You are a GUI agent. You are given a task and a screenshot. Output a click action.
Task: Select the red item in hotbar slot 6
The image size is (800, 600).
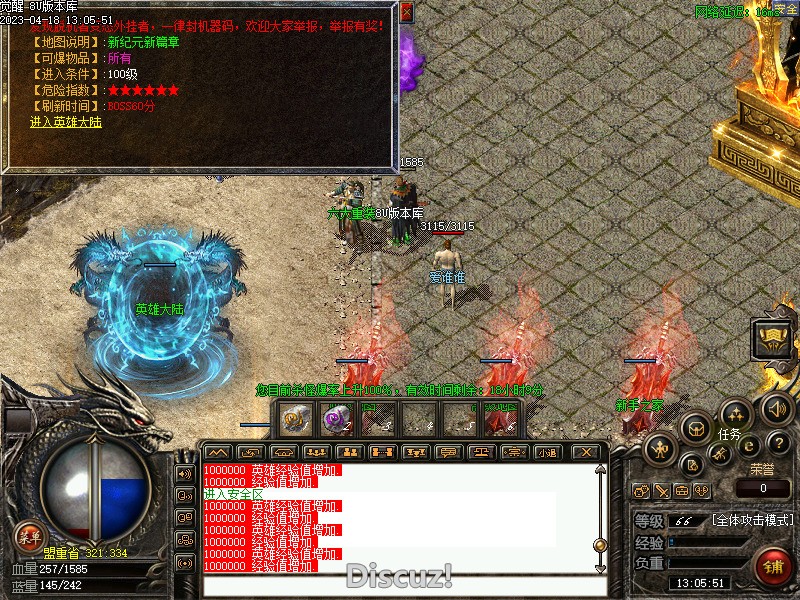pos(499,420)
